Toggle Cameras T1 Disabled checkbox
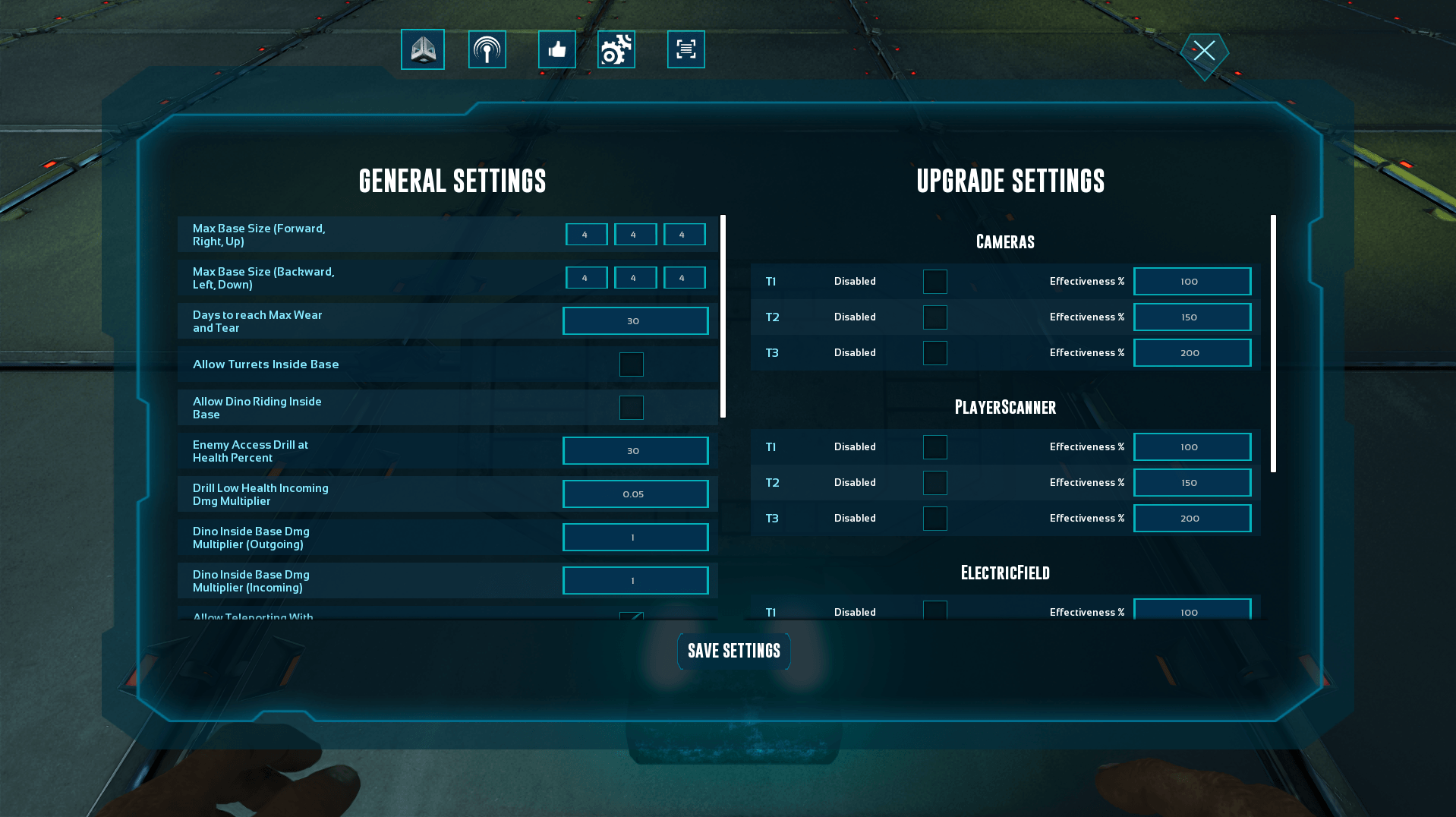This screenshot has width=1456, height=817. tap(935, 282)
